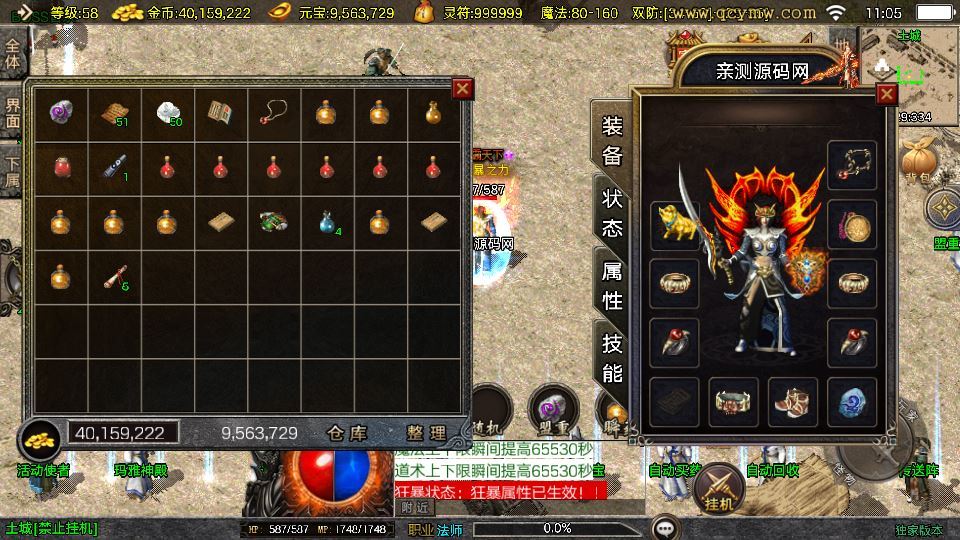
Task: Click the equipped boots slot
Action: (793, 403)
